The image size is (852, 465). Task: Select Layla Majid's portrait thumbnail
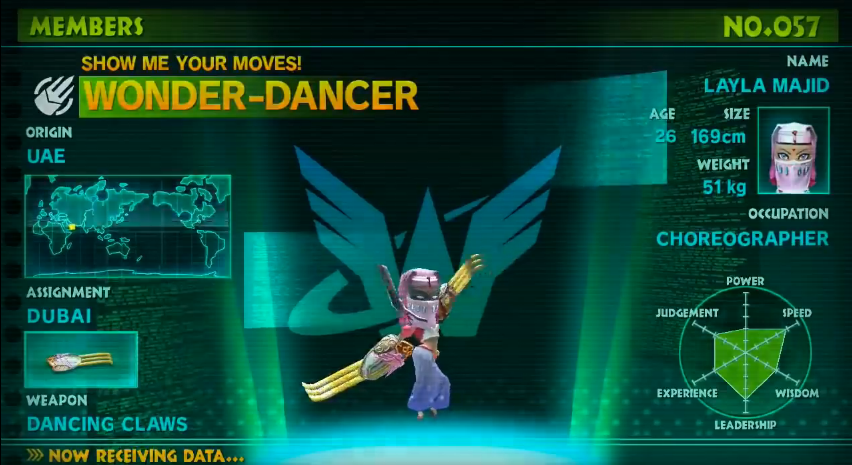tap(793, 150)
